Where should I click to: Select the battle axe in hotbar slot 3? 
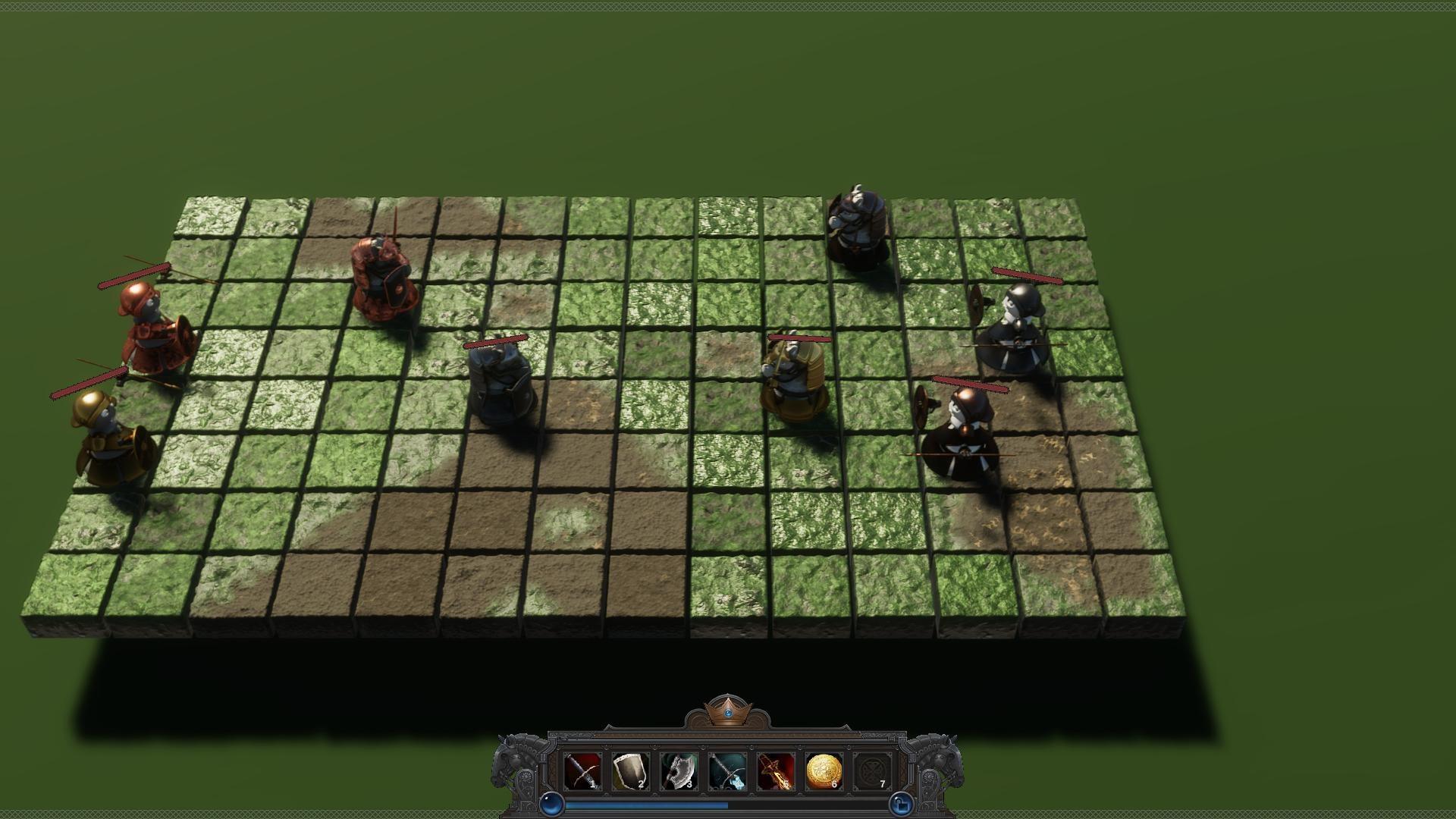pyautogui.click(x=679, y=770)
